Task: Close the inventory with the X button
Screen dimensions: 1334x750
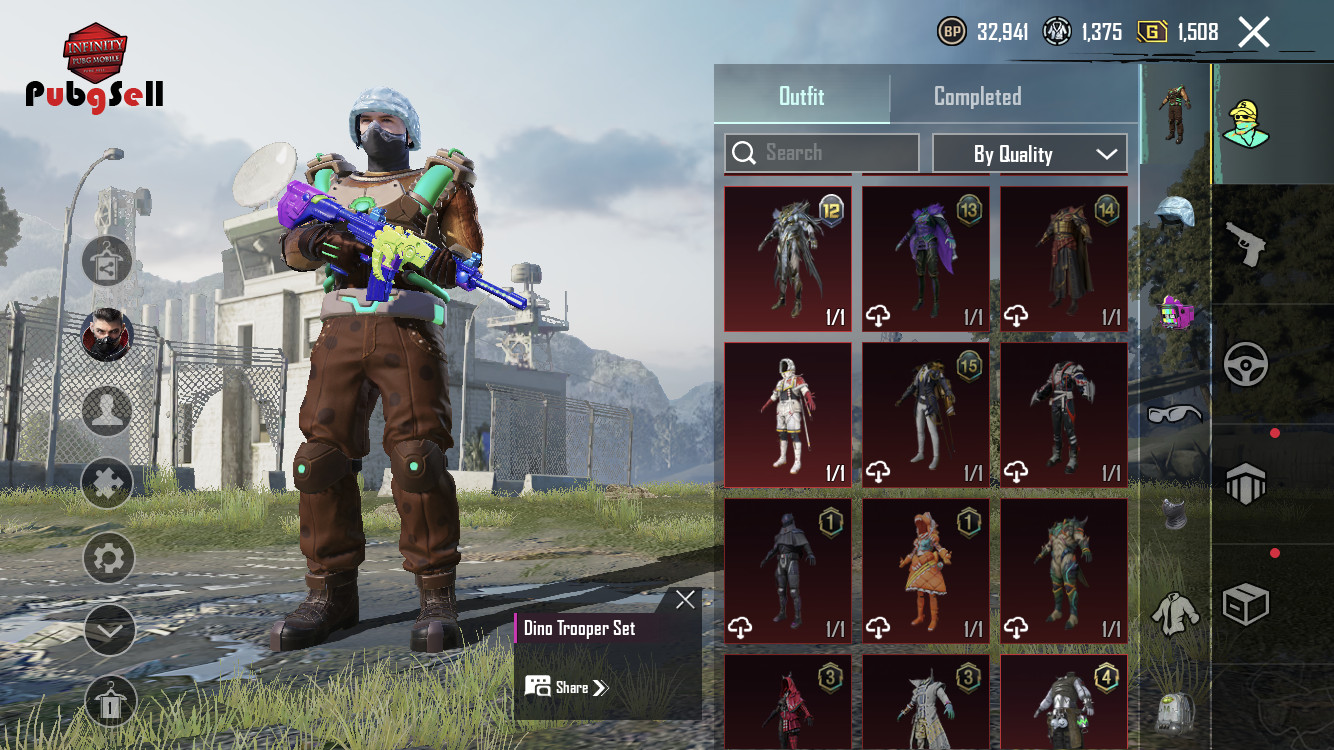Action: [1253, 32]
